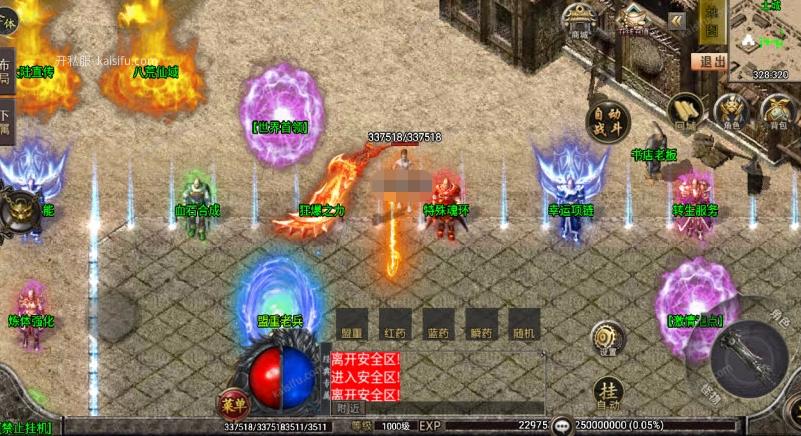
Task: Use the 蓝药 blue potion slot
Action: [x=437, y=323]
